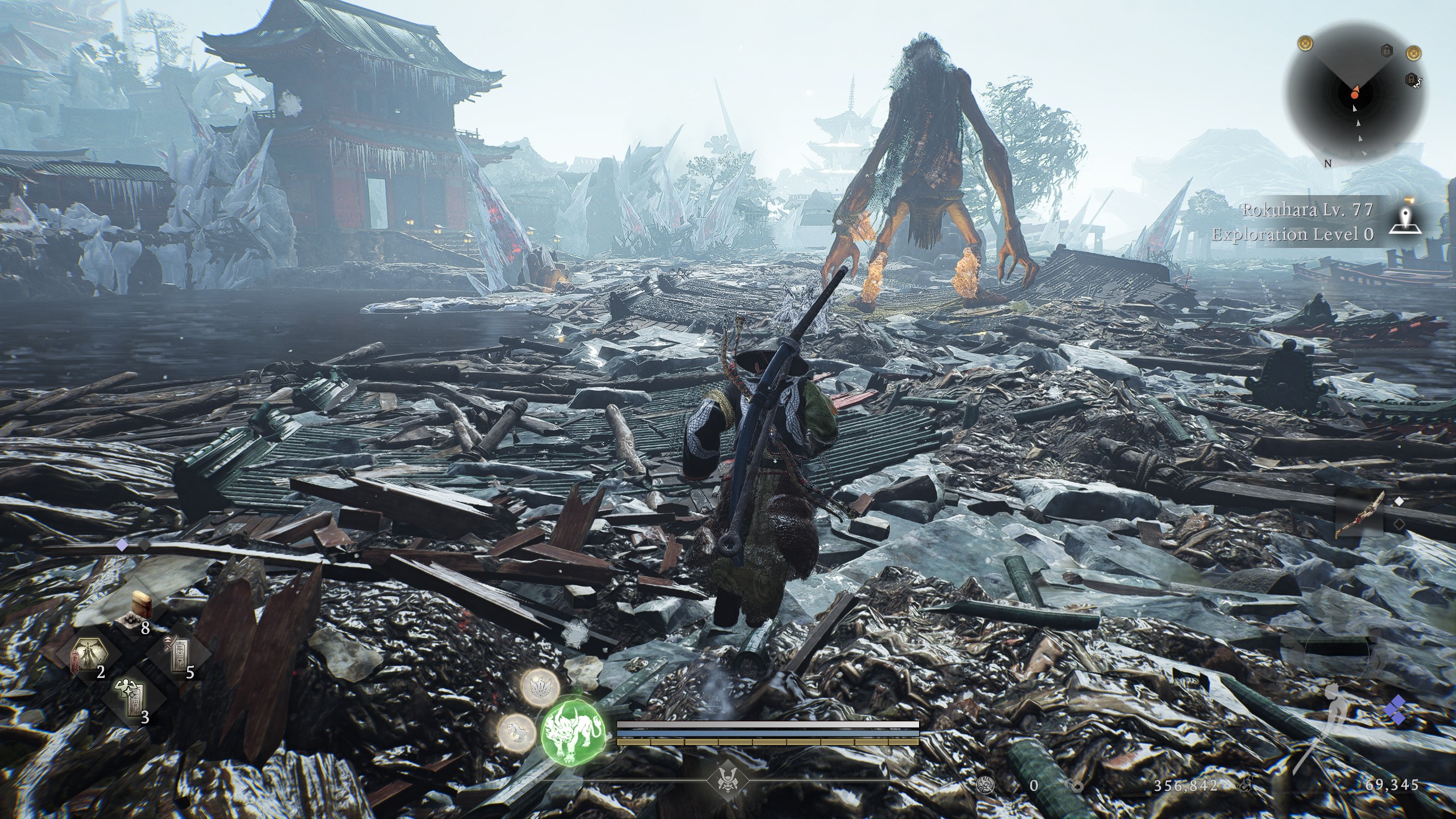Activate the green guardian spirit beast icon
Image resolution: width=1456 pixels, height=819 pixels.
pyautogui.click(x=571, y=740)
